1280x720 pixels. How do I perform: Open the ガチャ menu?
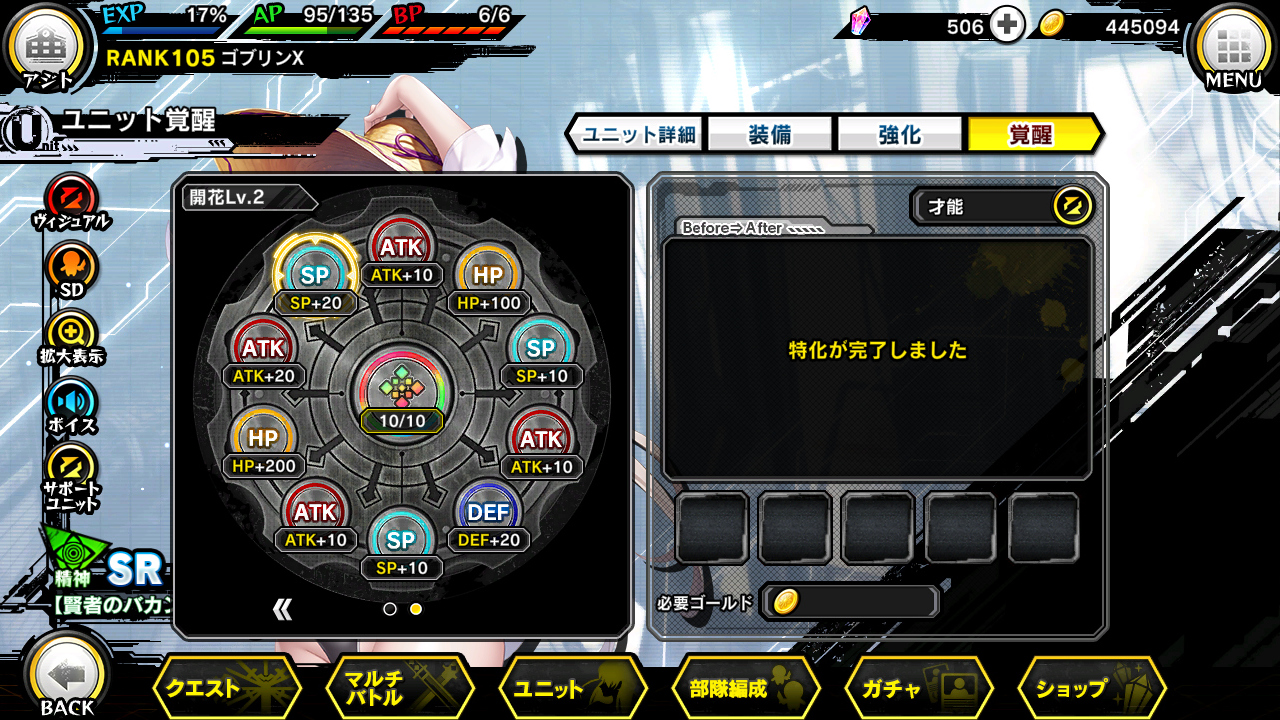tap(917, 689)
